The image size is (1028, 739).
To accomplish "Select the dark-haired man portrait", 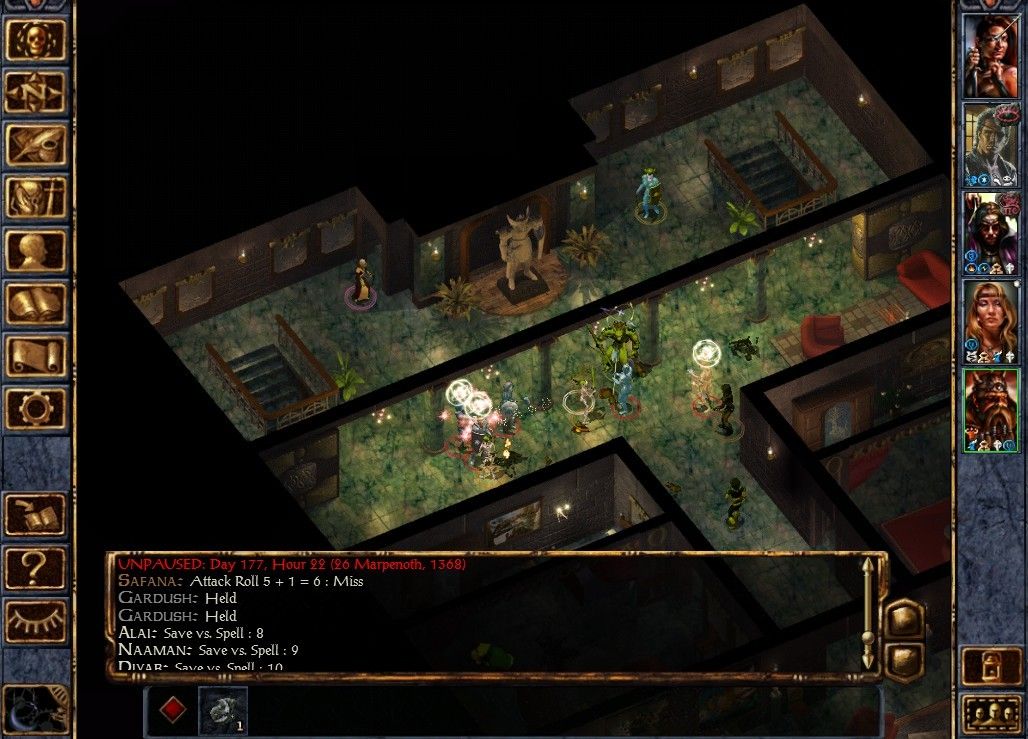I will coord(990,144).
